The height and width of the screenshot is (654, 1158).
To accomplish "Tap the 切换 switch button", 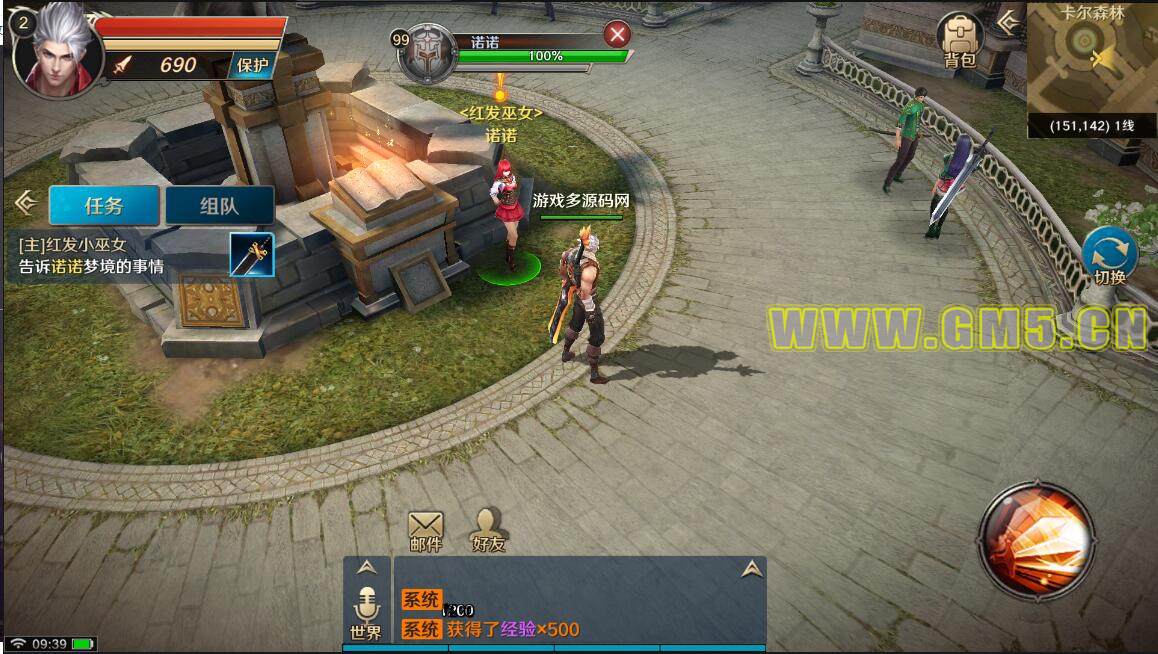I will pos(1109,255).
